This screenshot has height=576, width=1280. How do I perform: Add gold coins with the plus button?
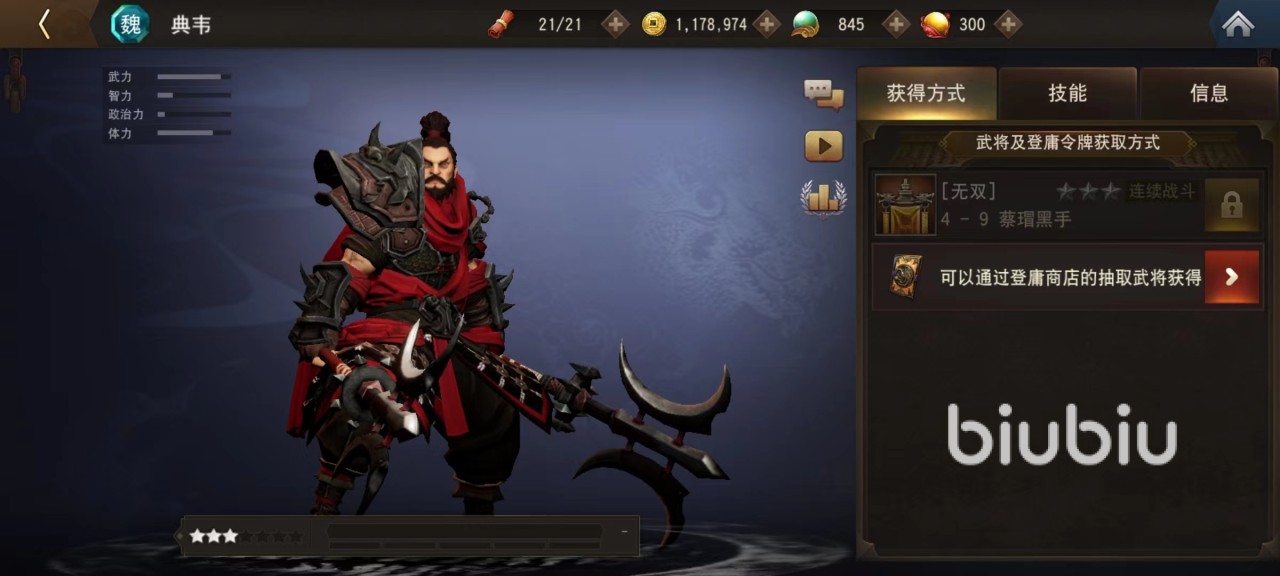coord(767,24)
